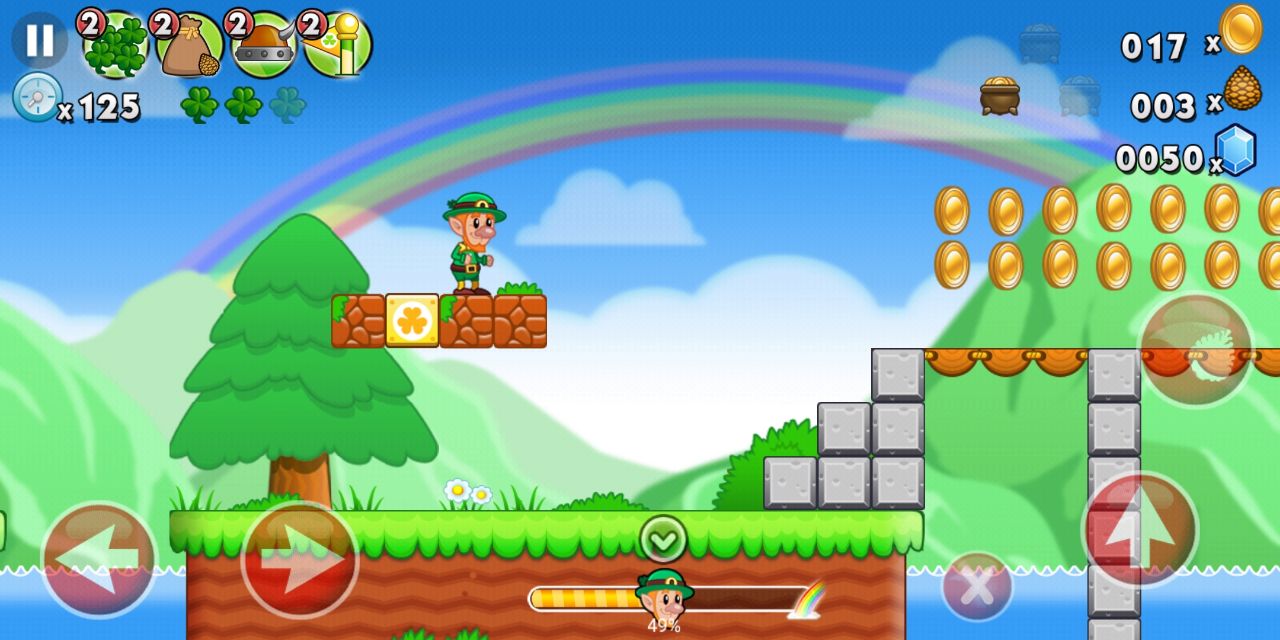The width and height of the screenshot is (1280, 640).
Task: Use the four-leaf clover power-up
Action: click(x=116, y=45)
